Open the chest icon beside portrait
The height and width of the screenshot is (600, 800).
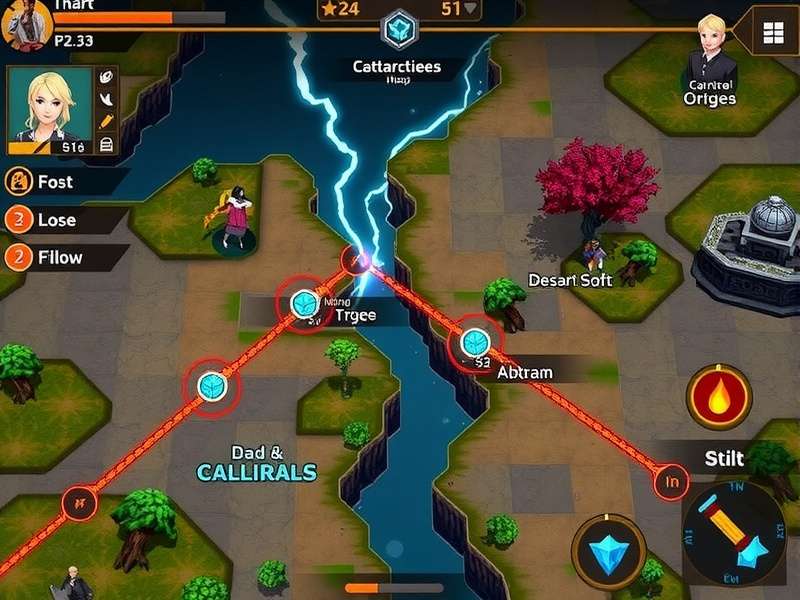[107, 145]
